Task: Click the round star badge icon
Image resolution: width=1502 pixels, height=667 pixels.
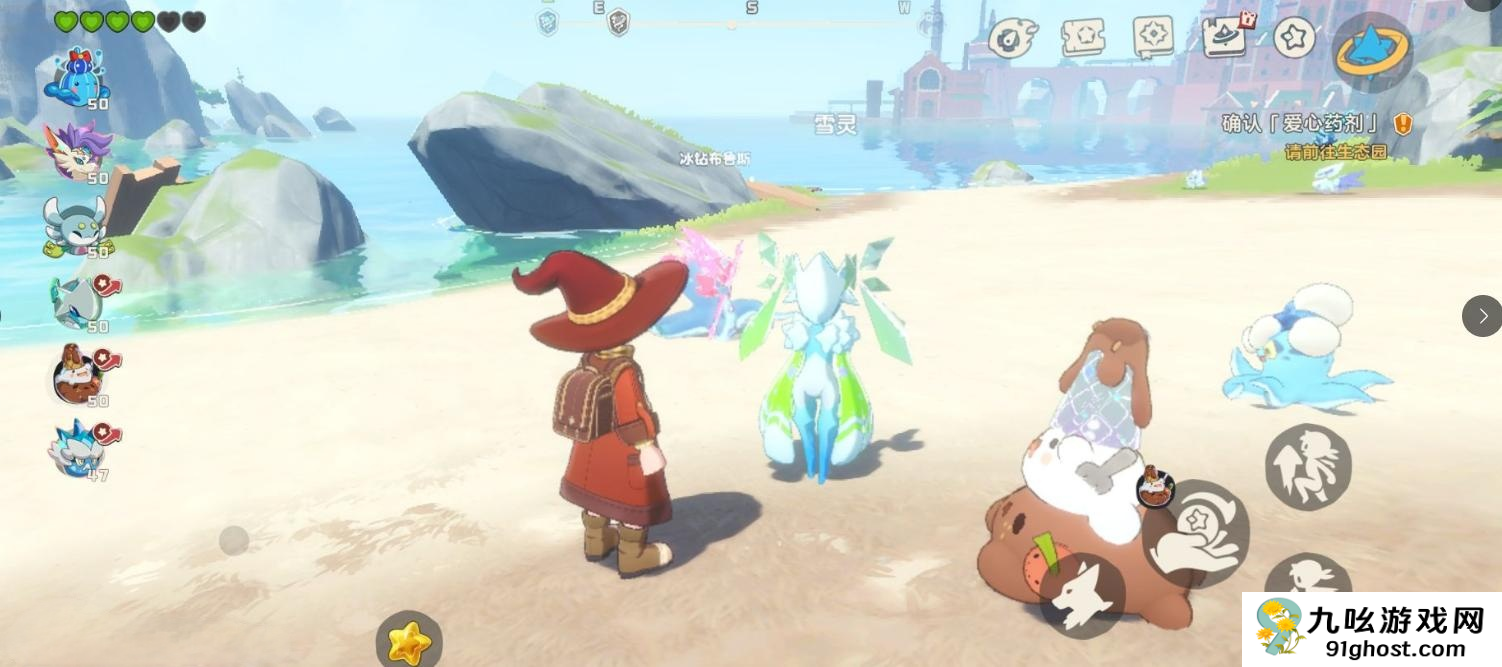Action: pos(1294,38)
